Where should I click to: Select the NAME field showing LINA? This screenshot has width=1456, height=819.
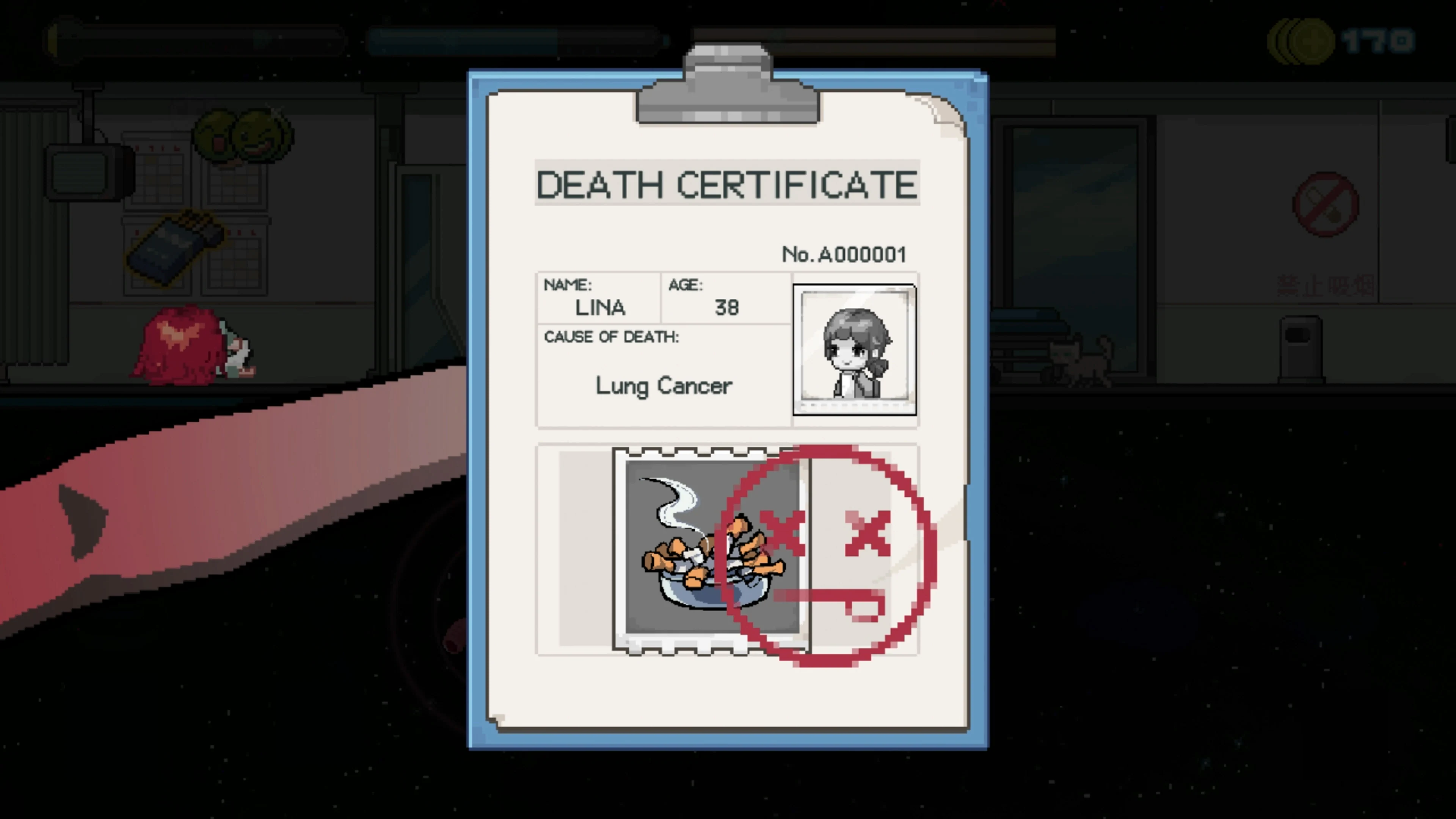pos(599,300)
